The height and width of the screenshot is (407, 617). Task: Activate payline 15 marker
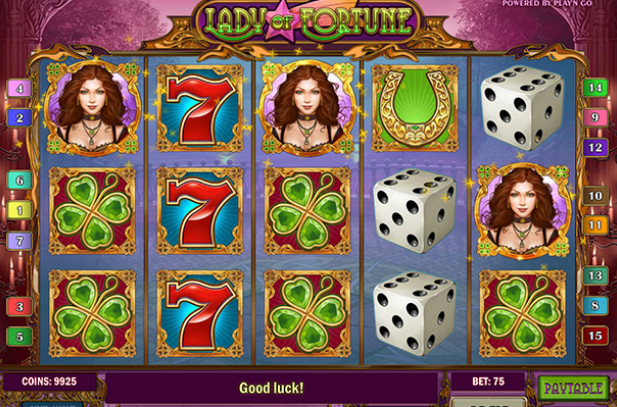click(595, 335)
